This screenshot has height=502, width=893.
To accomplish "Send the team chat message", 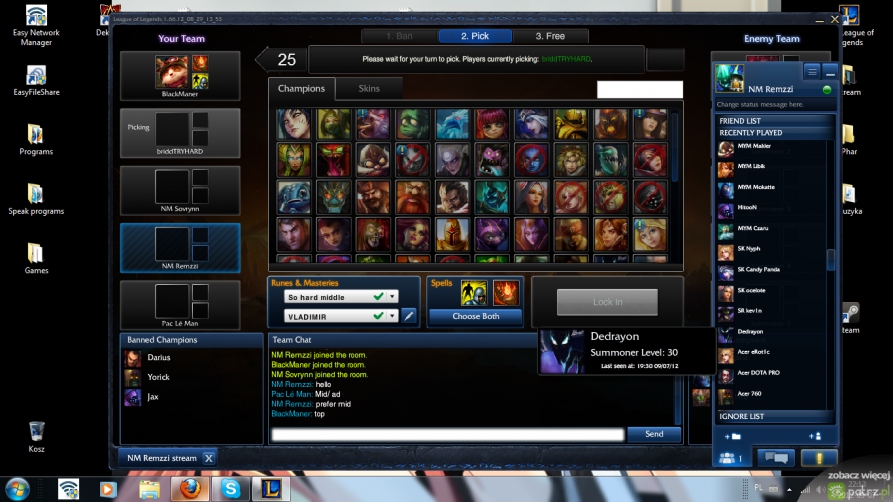I will 654,434.
